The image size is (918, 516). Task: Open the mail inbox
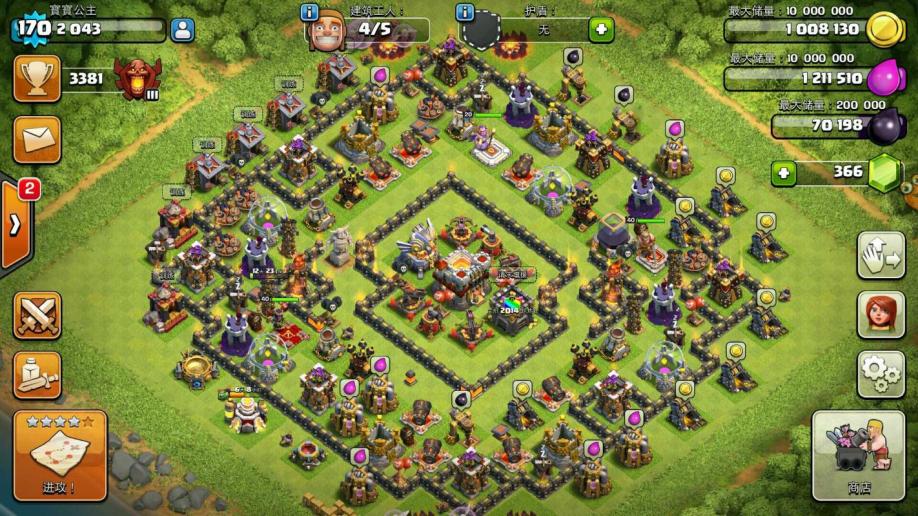coord(37,139)
